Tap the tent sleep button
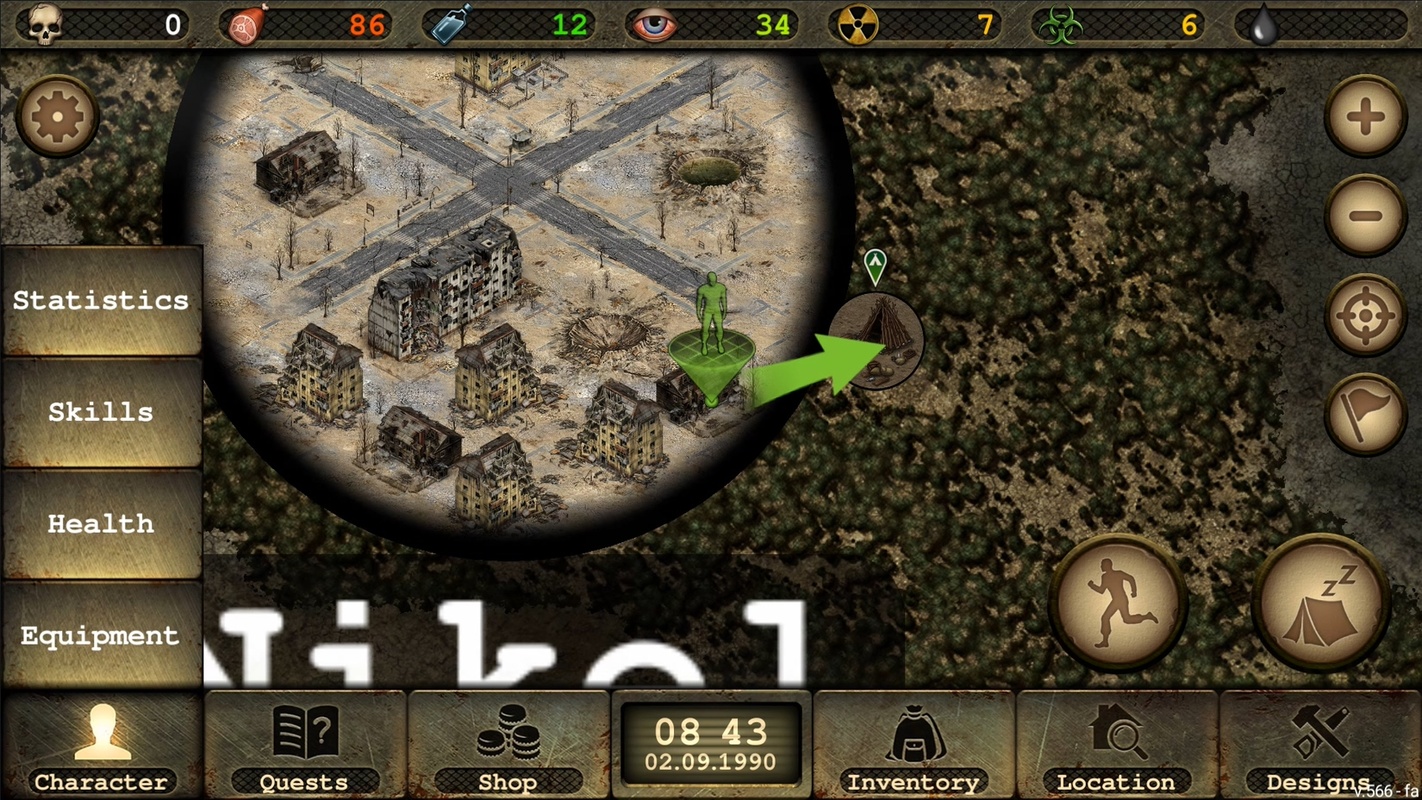The width and height of the screenshot is (1422, 800). (1320, 603)
